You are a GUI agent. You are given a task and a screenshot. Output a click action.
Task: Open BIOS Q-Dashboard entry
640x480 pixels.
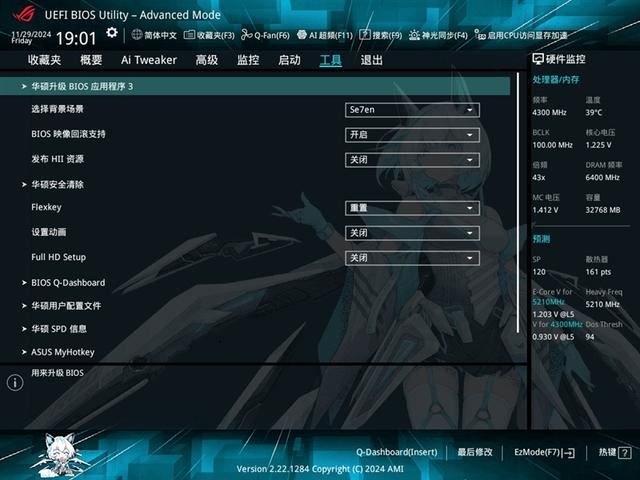(68, 283)
